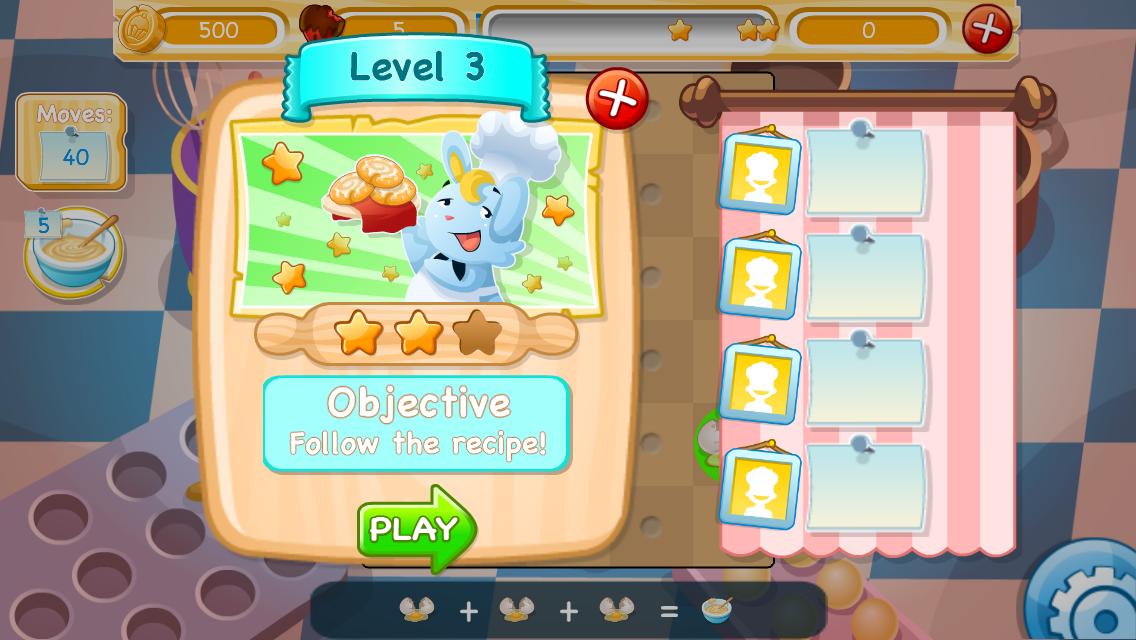Viewport: 1136px width, 640px height.
Task: Tap the red plus in the top bar
Action: coord(986,28)
